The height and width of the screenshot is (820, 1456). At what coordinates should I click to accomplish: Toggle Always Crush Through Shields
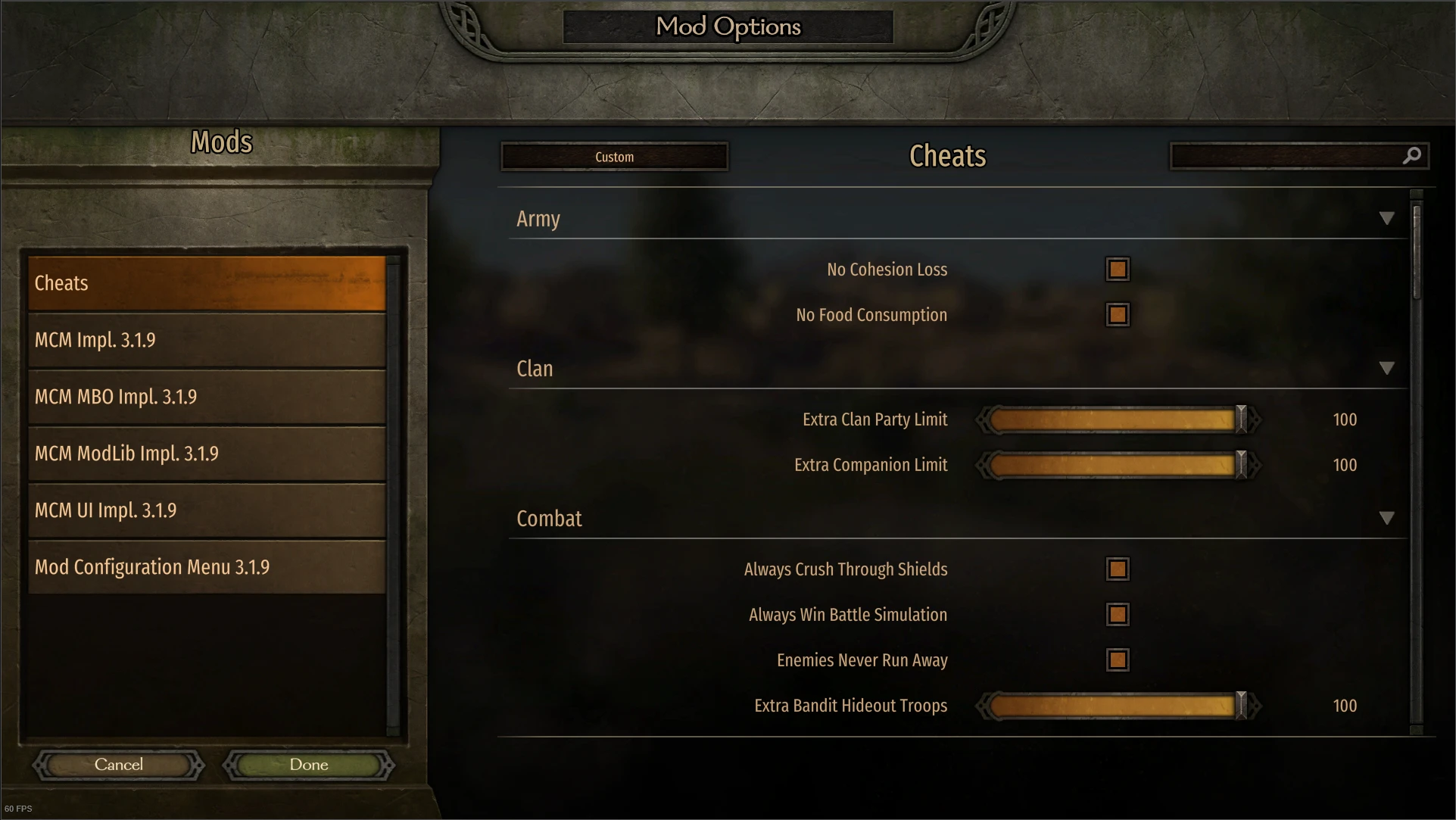[x=1118, y=569]
